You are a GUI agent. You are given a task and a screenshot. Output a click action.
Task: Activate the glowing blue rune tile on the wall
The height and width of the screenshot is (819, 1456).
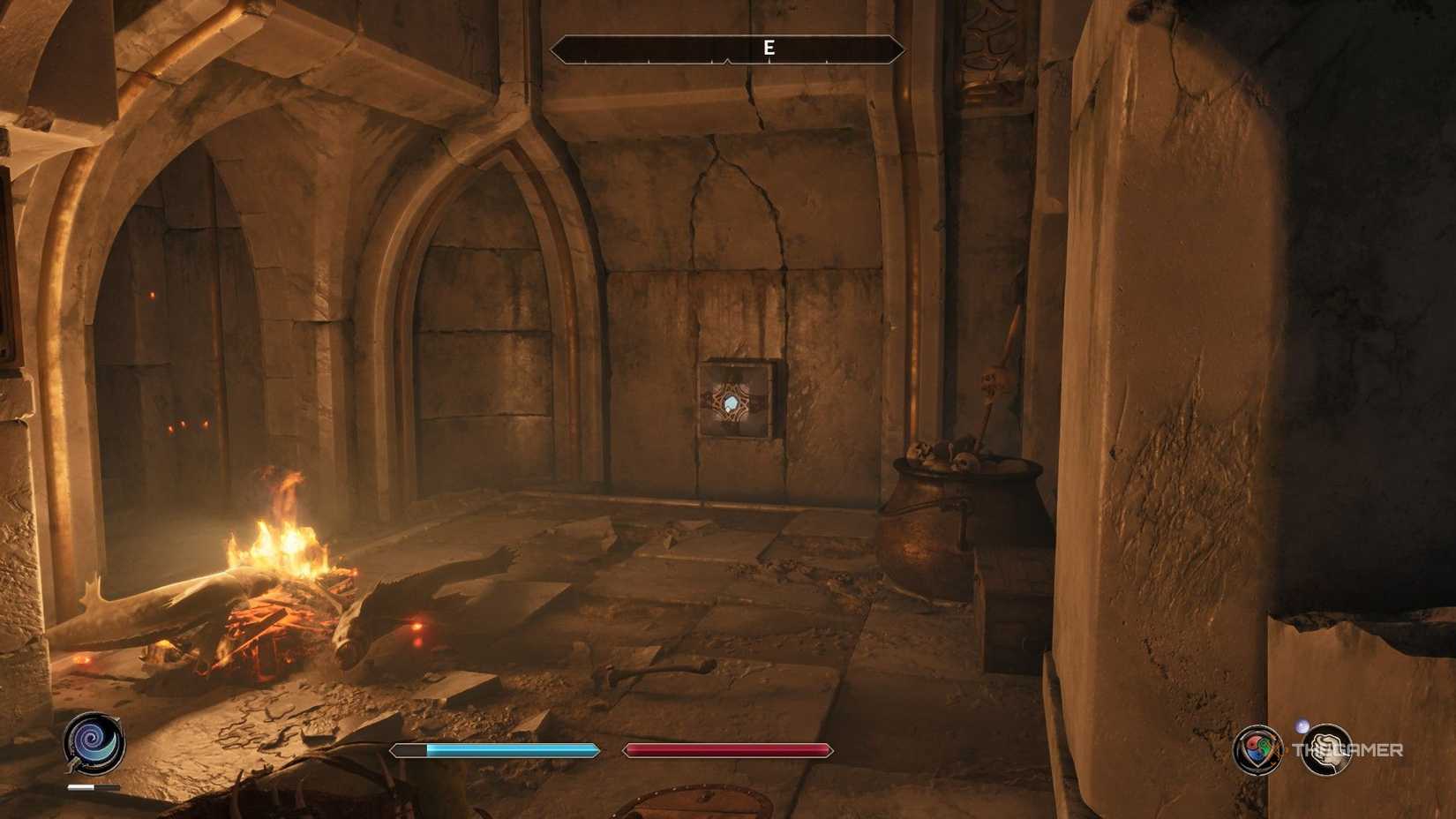pyautogui.click(x=732, y=402)
